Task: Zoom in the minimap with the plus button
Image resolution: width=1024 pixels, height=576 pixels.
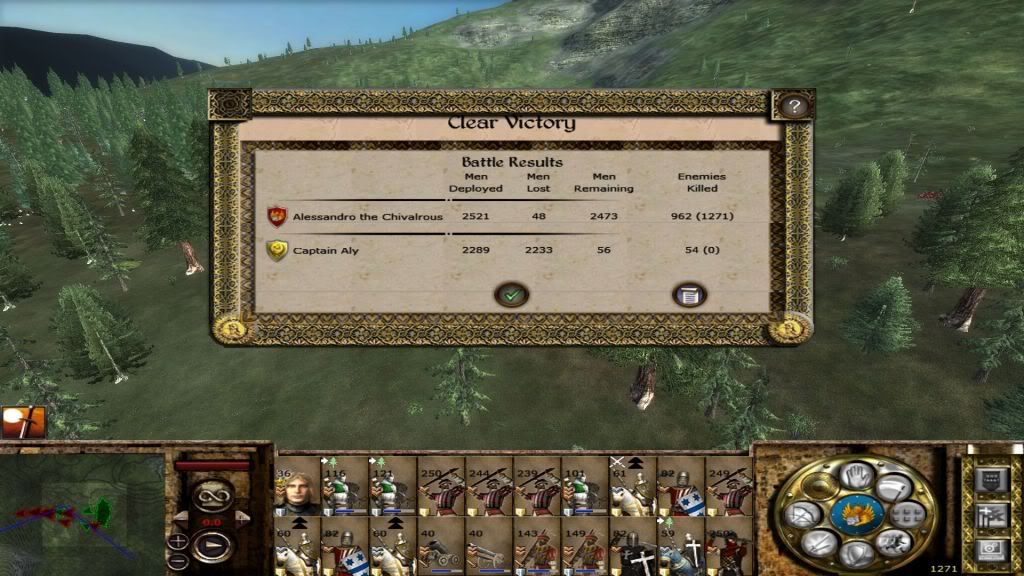Action: pyautogui.click(x=177, y=541)
